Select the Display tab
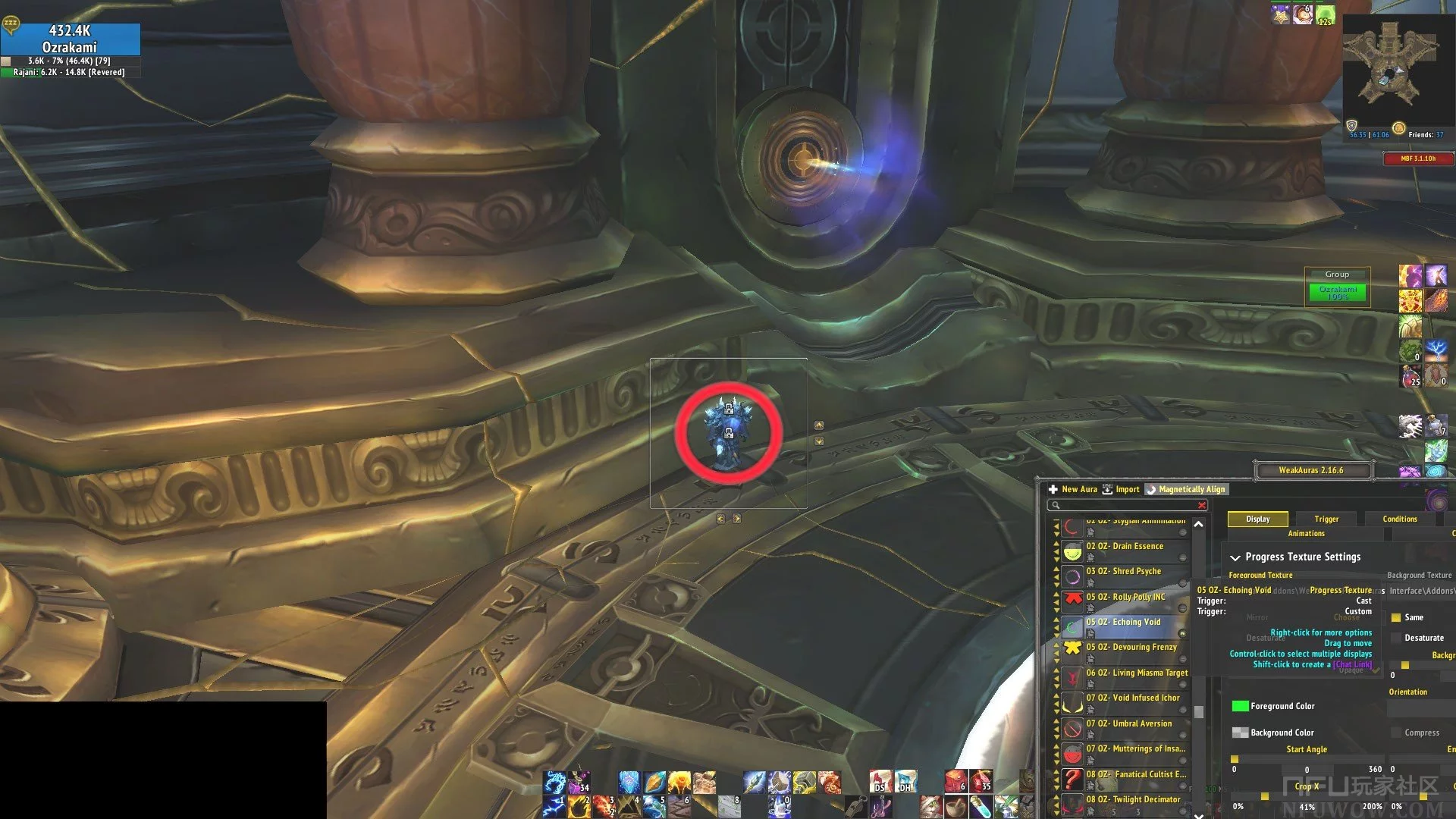Viewport: 1456px width, 819px height. 1257,519
